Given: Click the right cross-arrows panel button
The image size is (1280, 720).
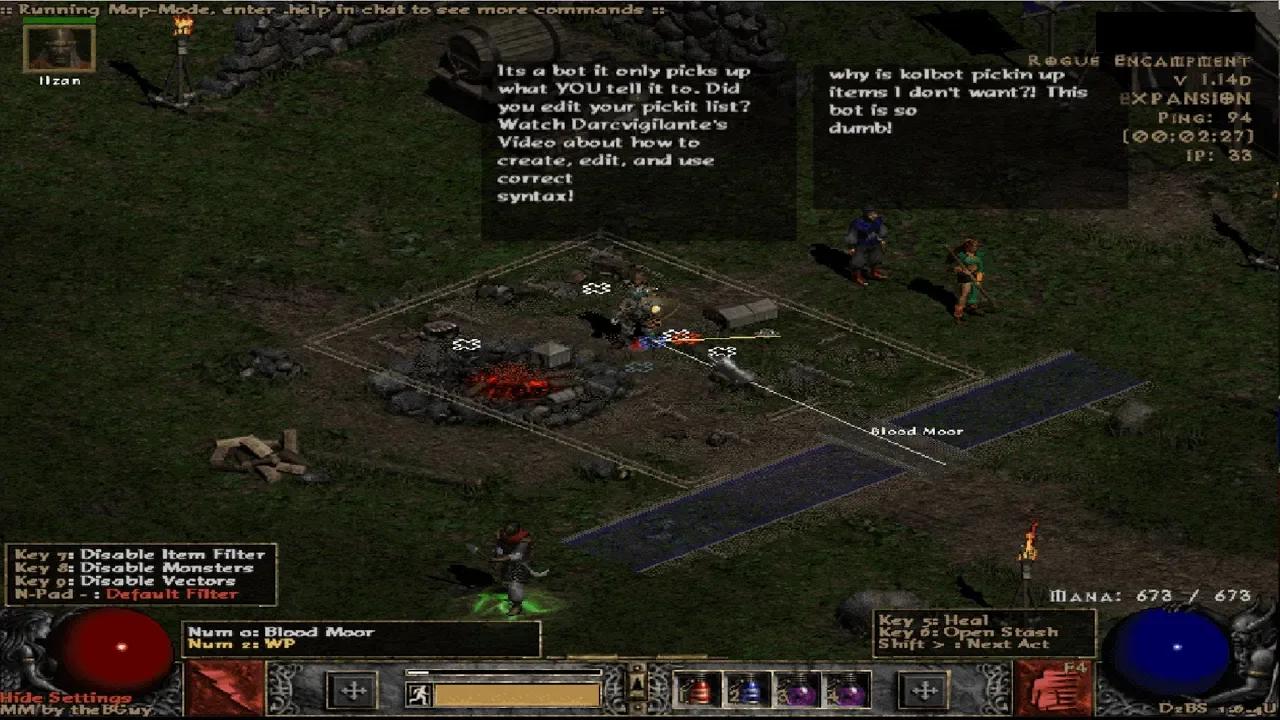Looking at the screenshot, I should click(x=923, y=690).
